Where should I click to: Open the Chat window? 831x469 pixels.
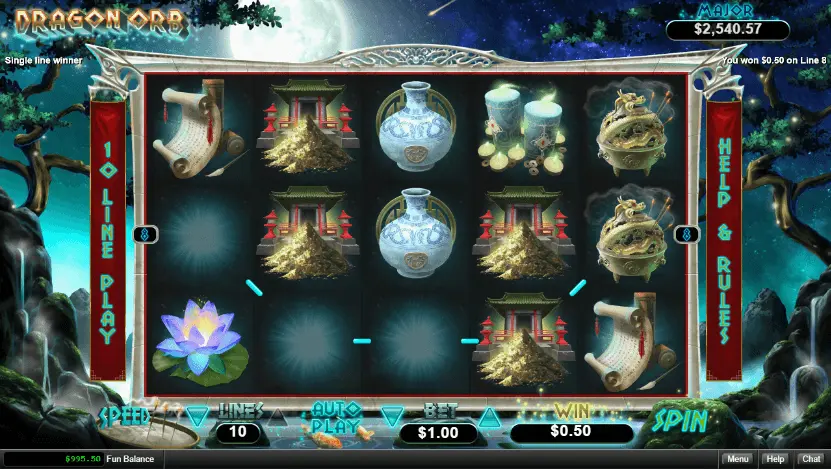point(810,459)
